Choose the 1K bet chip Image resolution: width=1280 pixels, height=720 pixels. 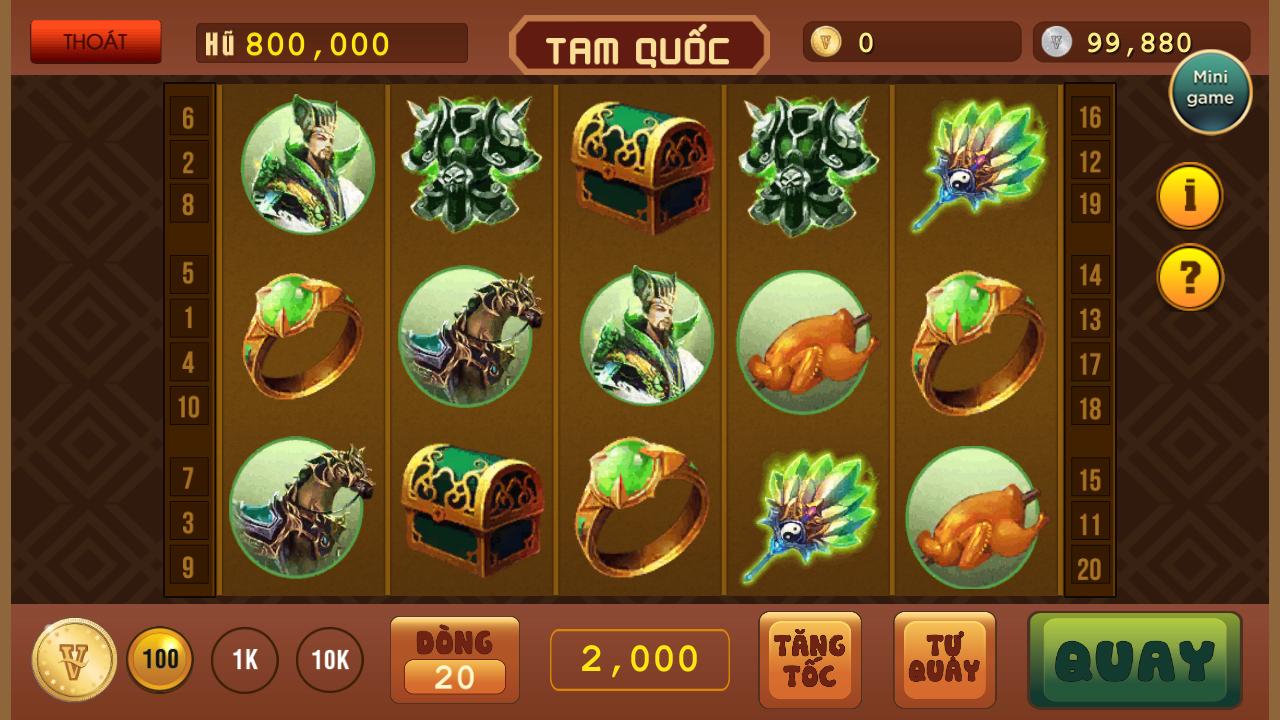(x=245, y=660)
